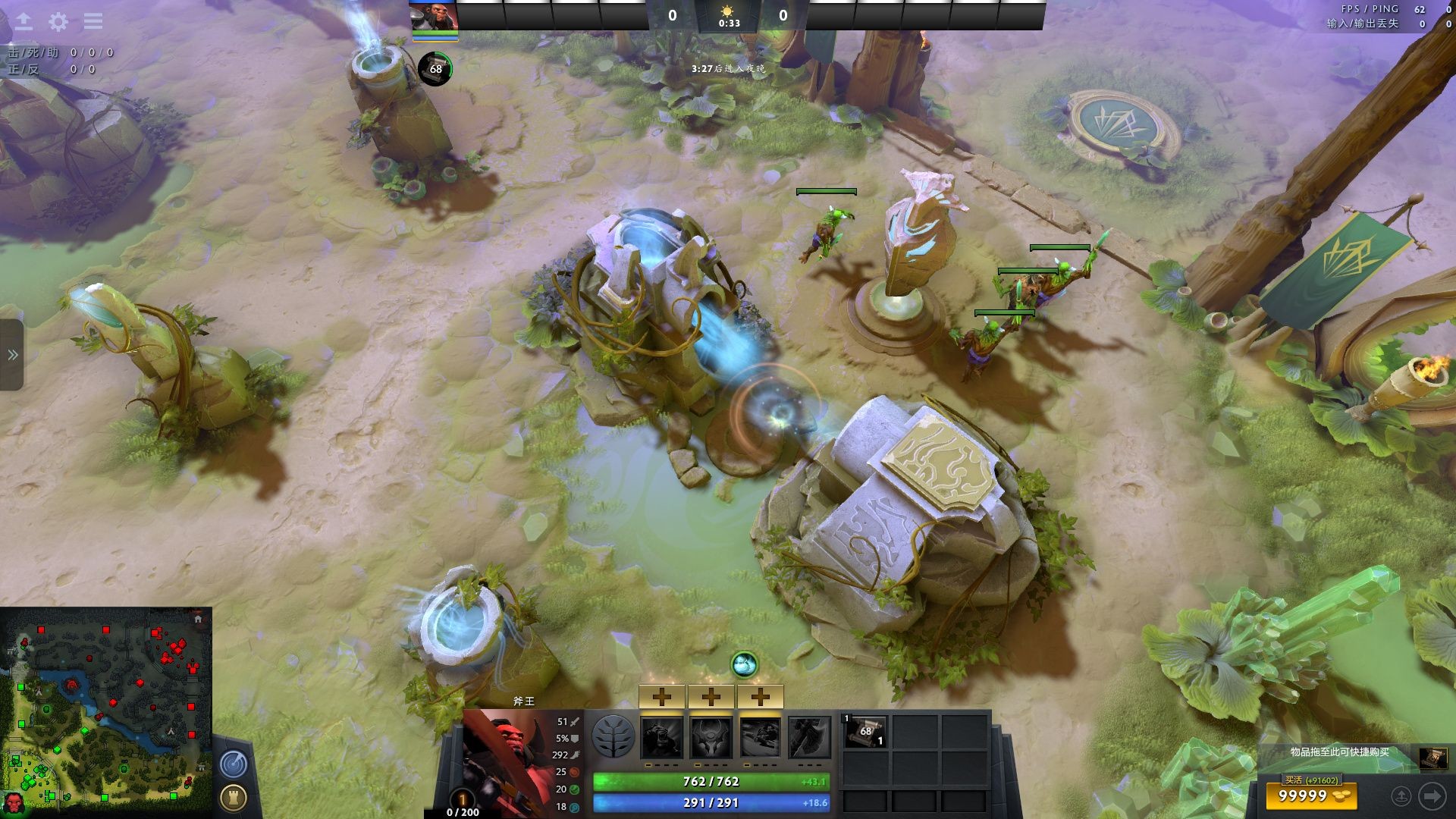Select the Culling Blade ability icon
Screen dimensions: 1456x819
809,737
